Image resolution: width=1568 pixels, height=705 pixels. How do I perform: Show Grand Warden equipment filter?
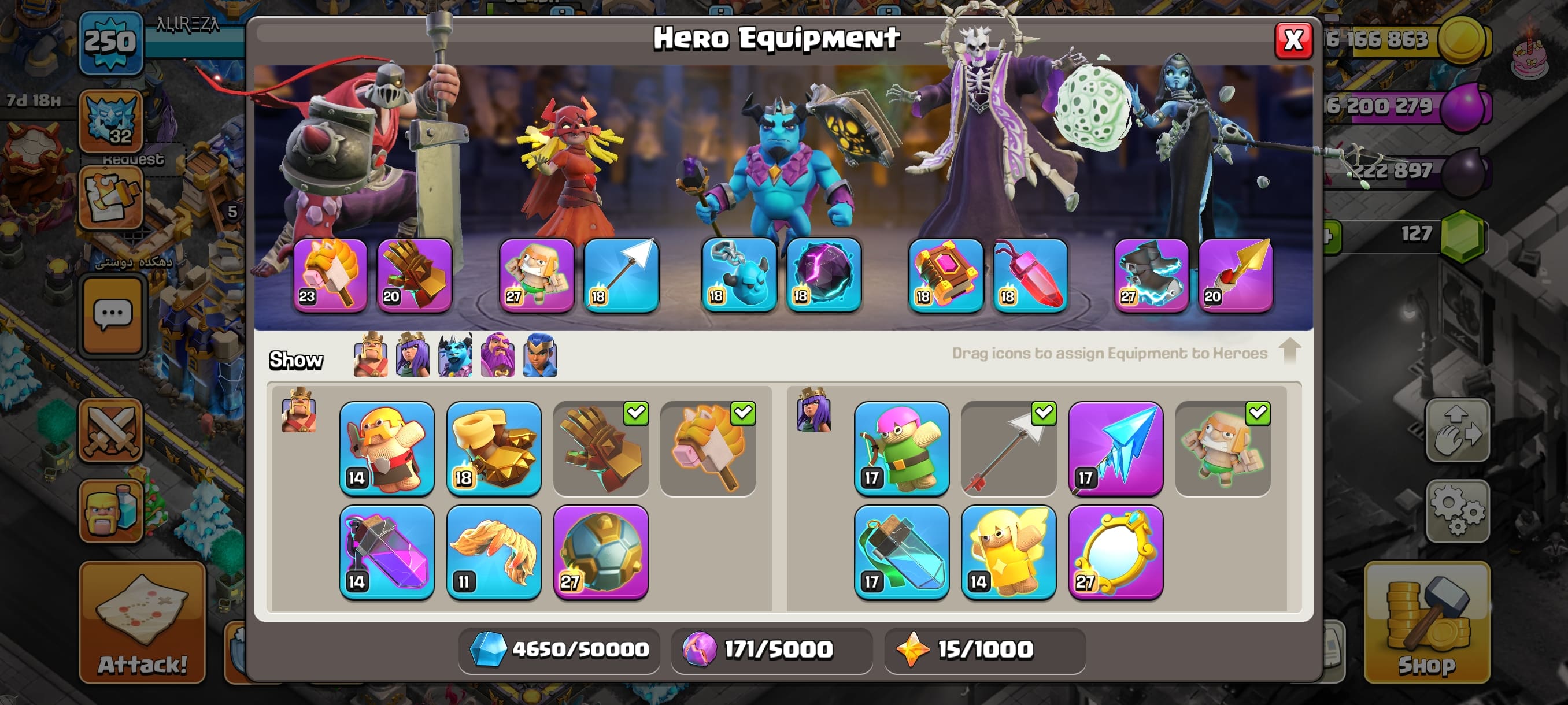tap(497, 355)
